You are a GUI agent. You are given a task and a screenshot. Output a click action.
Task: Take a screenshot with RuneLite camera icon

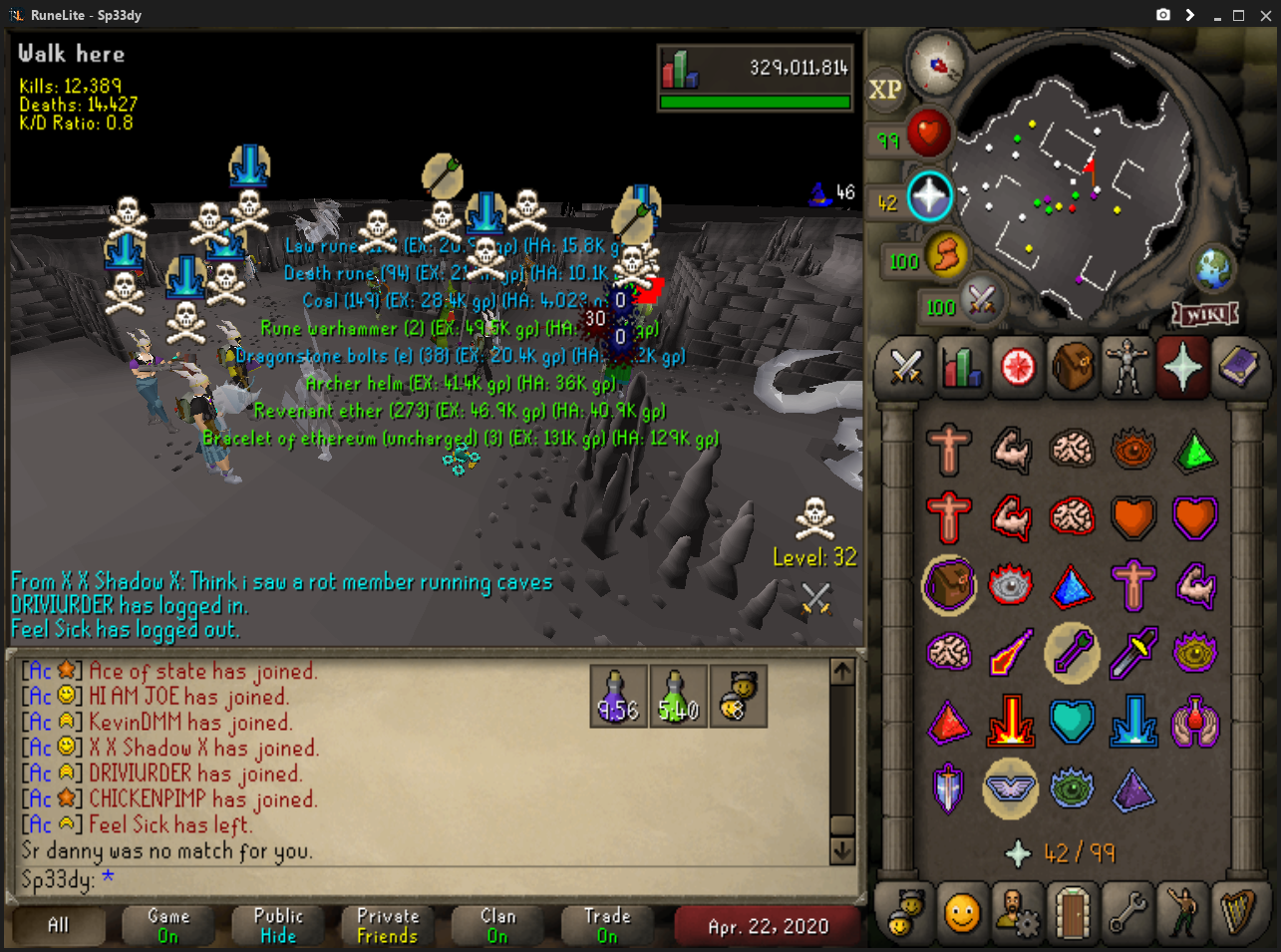(x=1162, y=15)
